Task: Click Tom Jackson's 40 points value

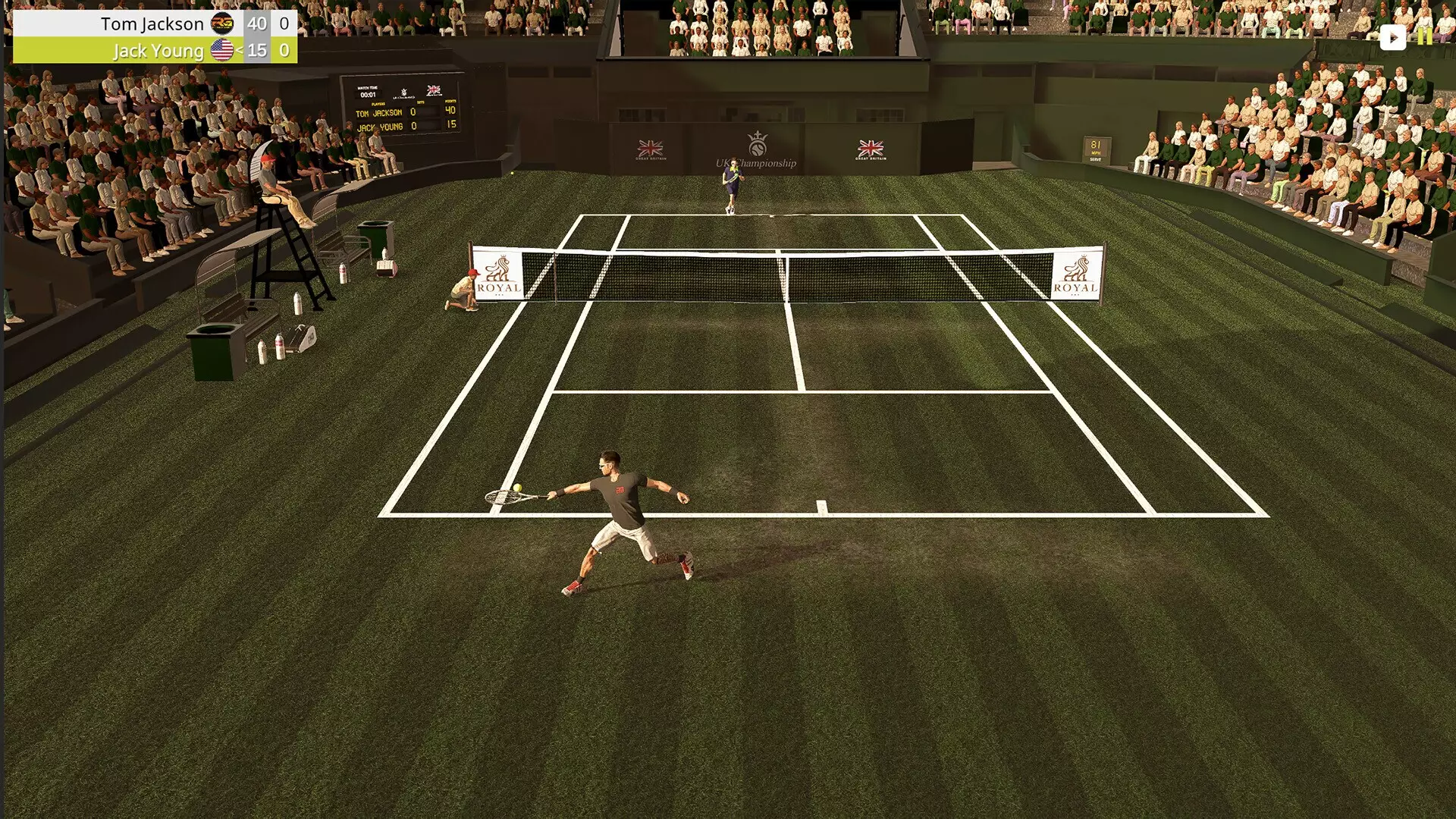Action: 257,24
